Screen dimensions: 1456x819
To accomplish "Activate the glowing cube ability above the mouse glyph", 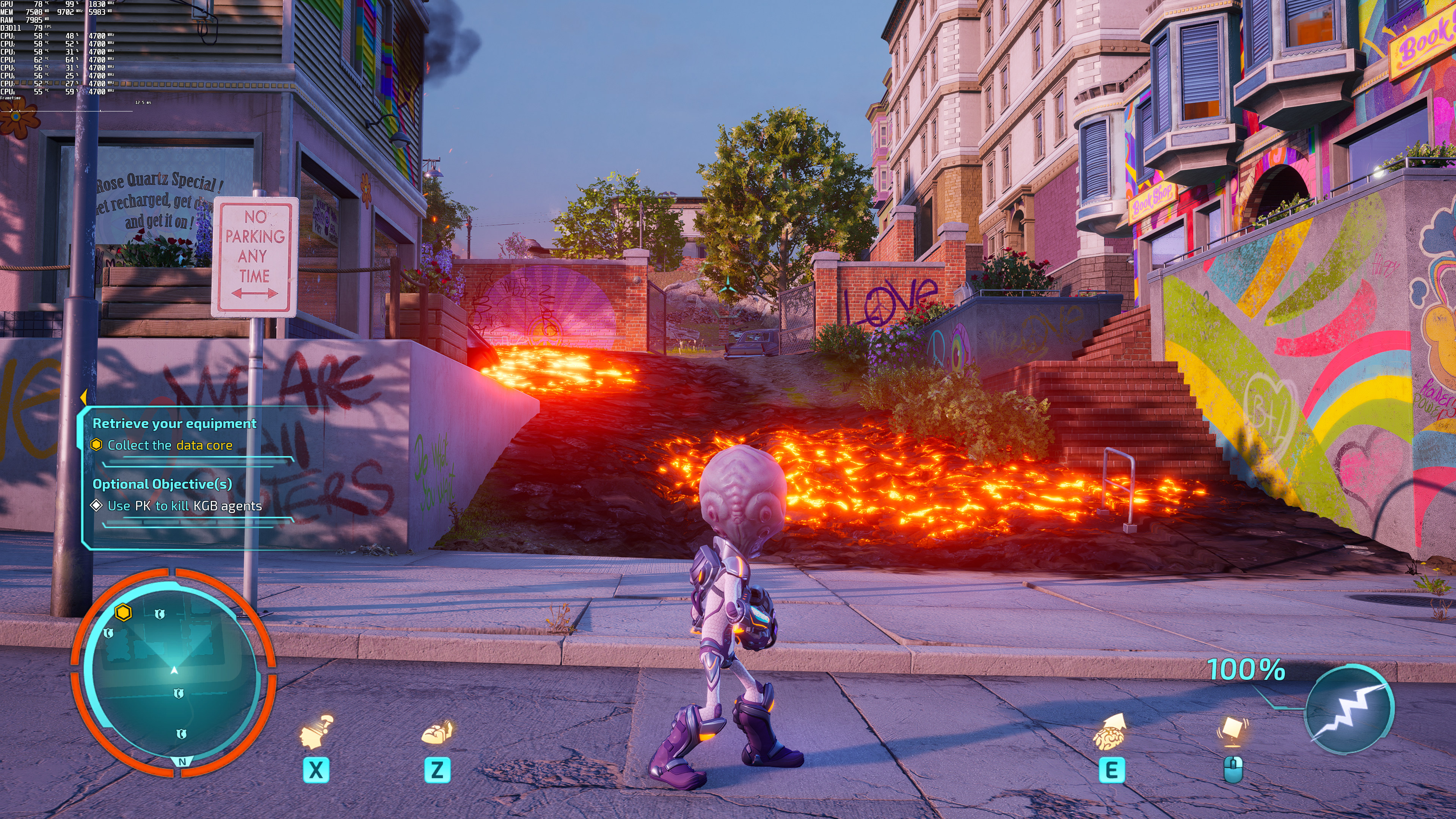I will pos(1232,731).
